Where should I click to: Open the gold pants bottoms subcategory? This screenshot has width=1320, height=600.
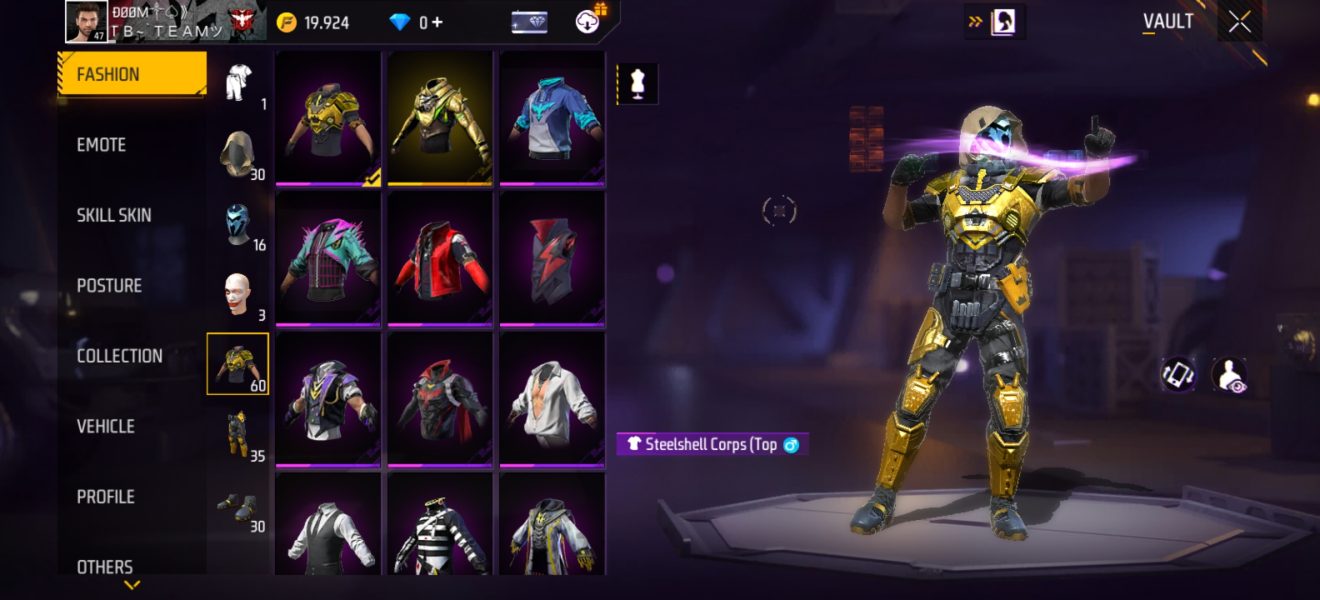(238, 434)
